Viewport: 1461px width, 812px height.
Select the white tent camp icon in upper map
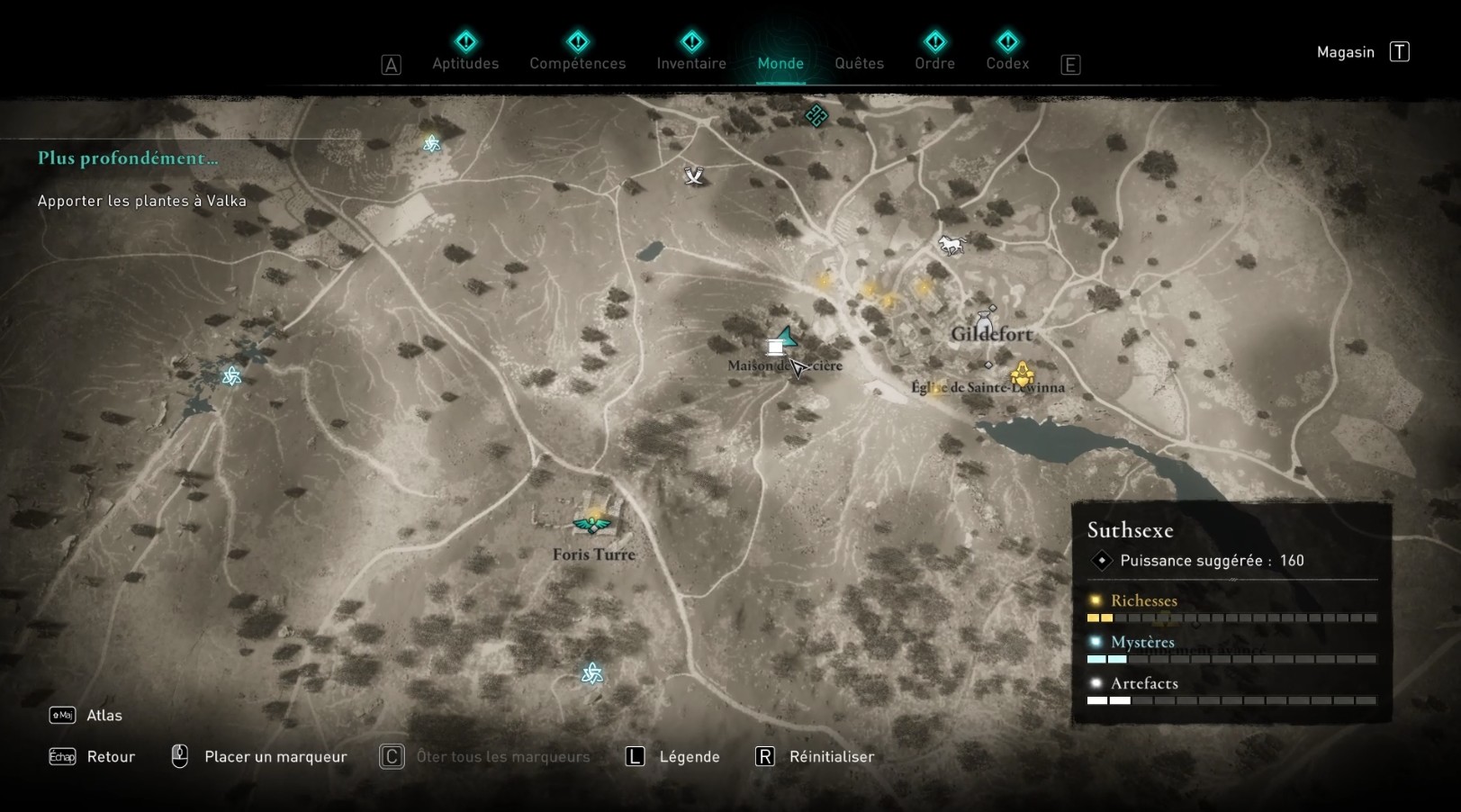(693, 176)
